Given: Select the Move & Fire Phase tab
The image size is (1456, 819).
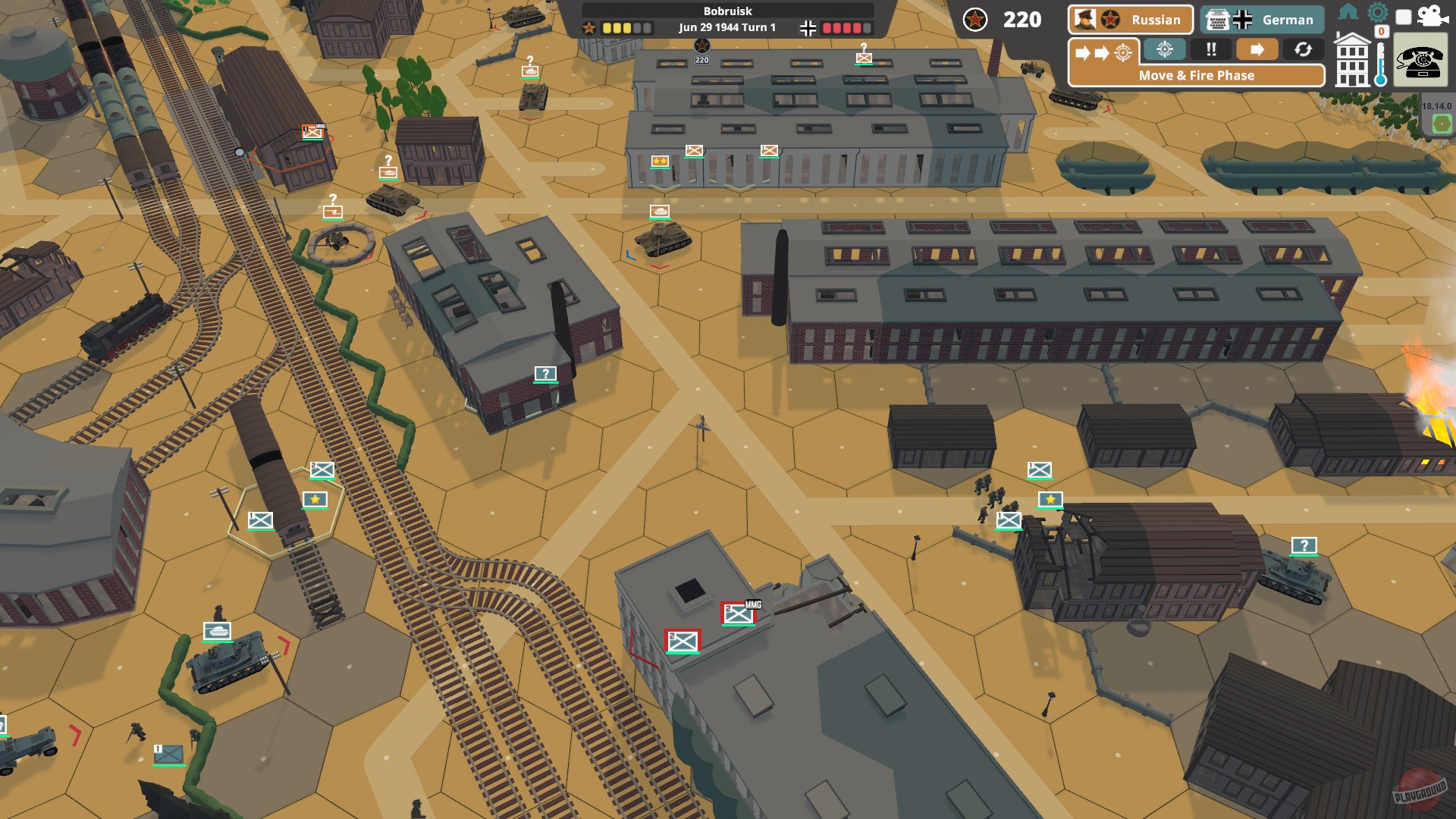Looking at the screenshot, I should (x=1196, y=76).
